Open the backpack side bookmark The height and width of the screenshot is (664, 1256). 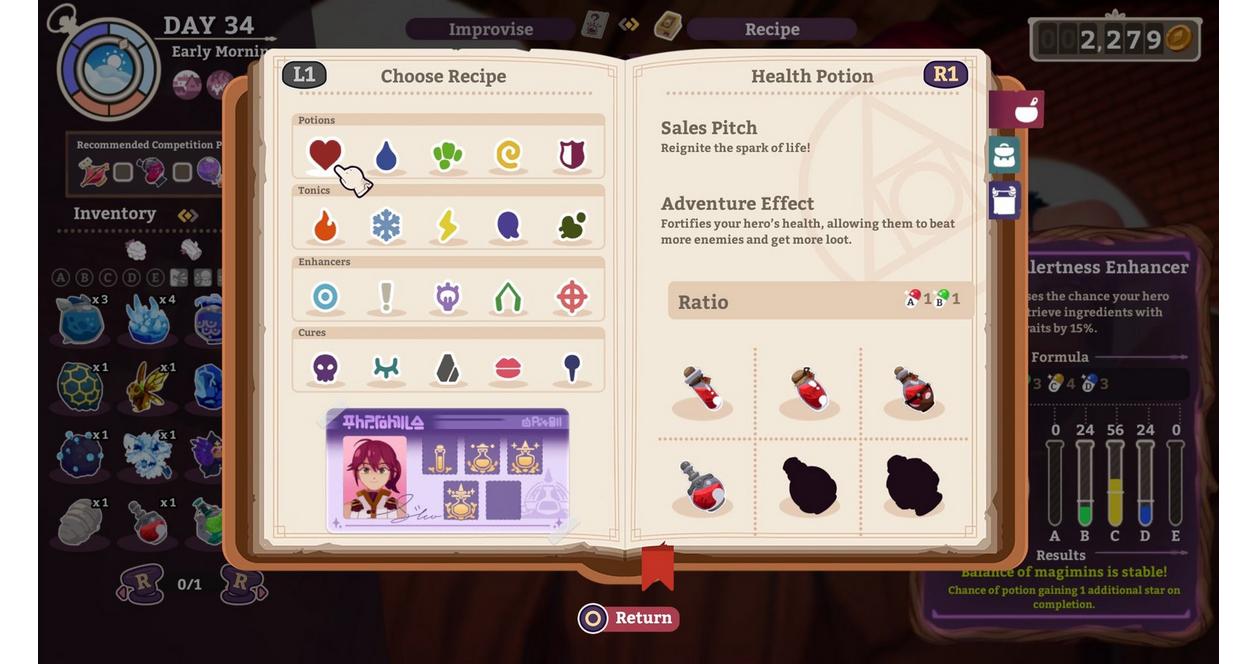1004,155
